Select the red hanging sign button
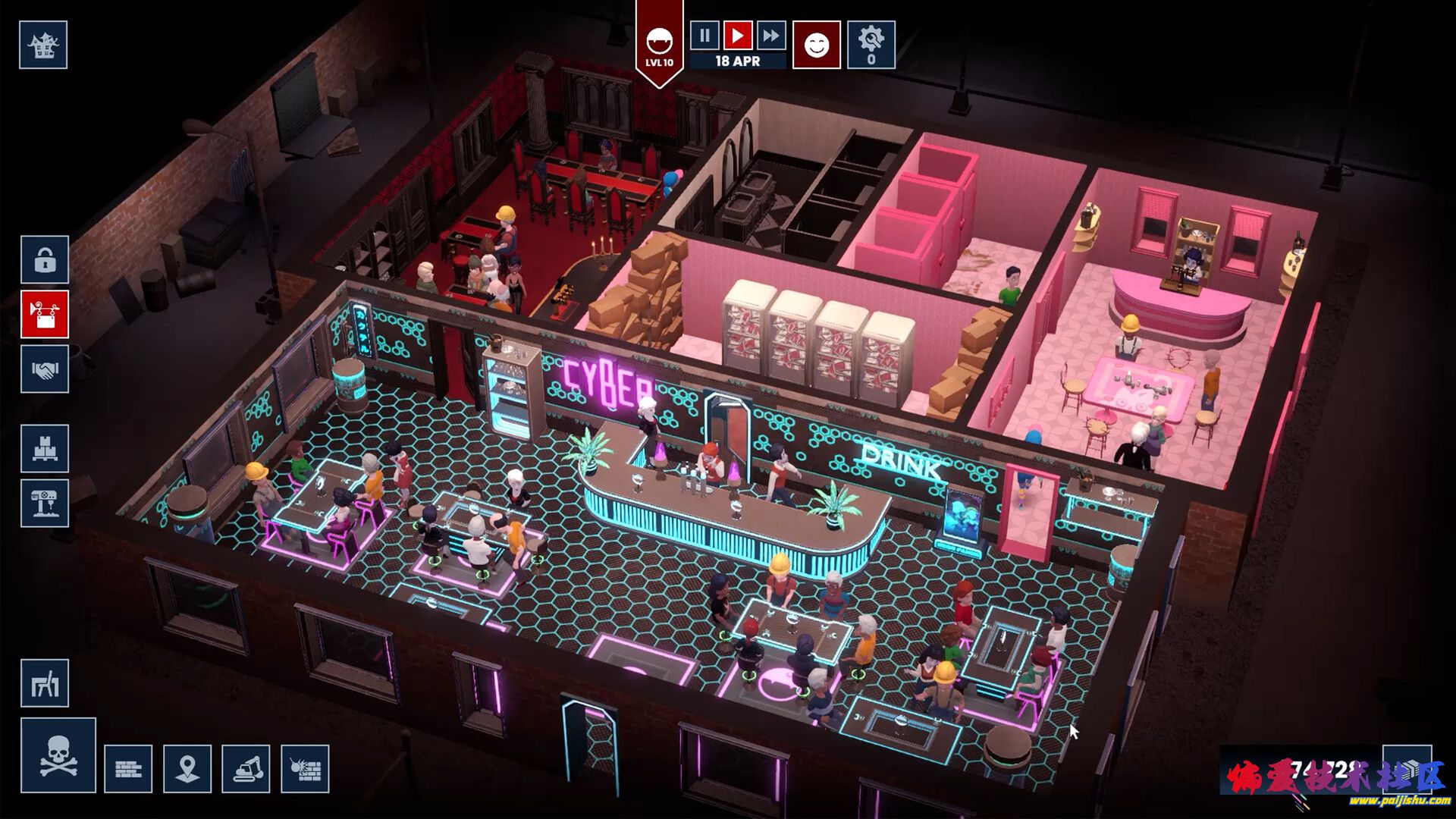The image size is (1456, 819). tap(45, 314)
